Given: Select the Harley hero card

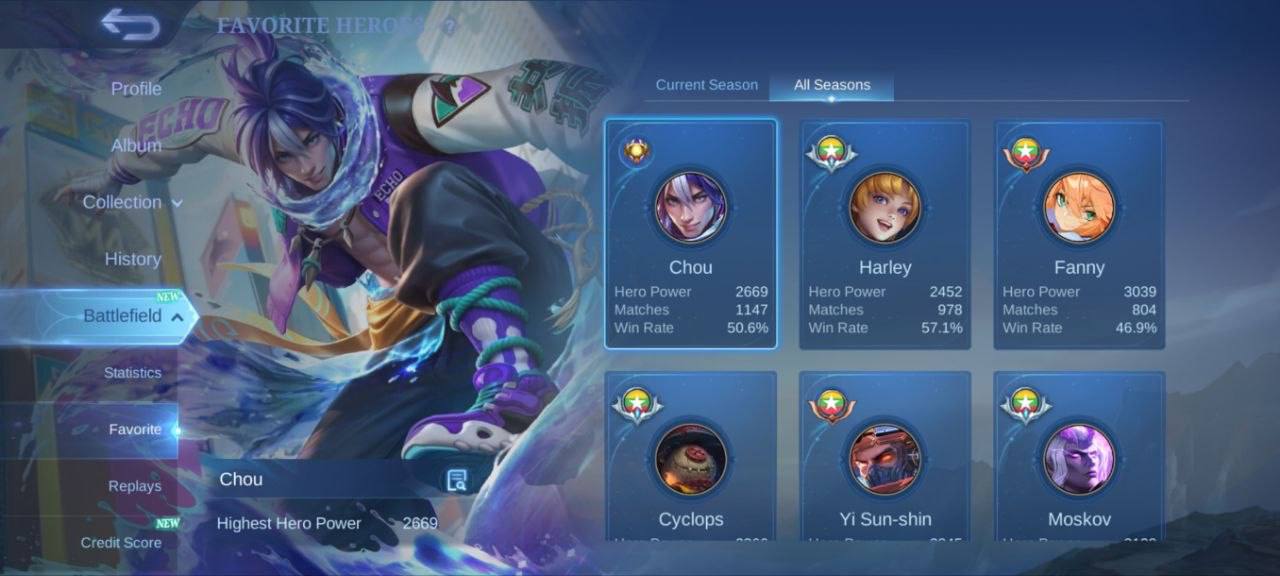Looking at the screenshot, I should (x=885, y=234).
